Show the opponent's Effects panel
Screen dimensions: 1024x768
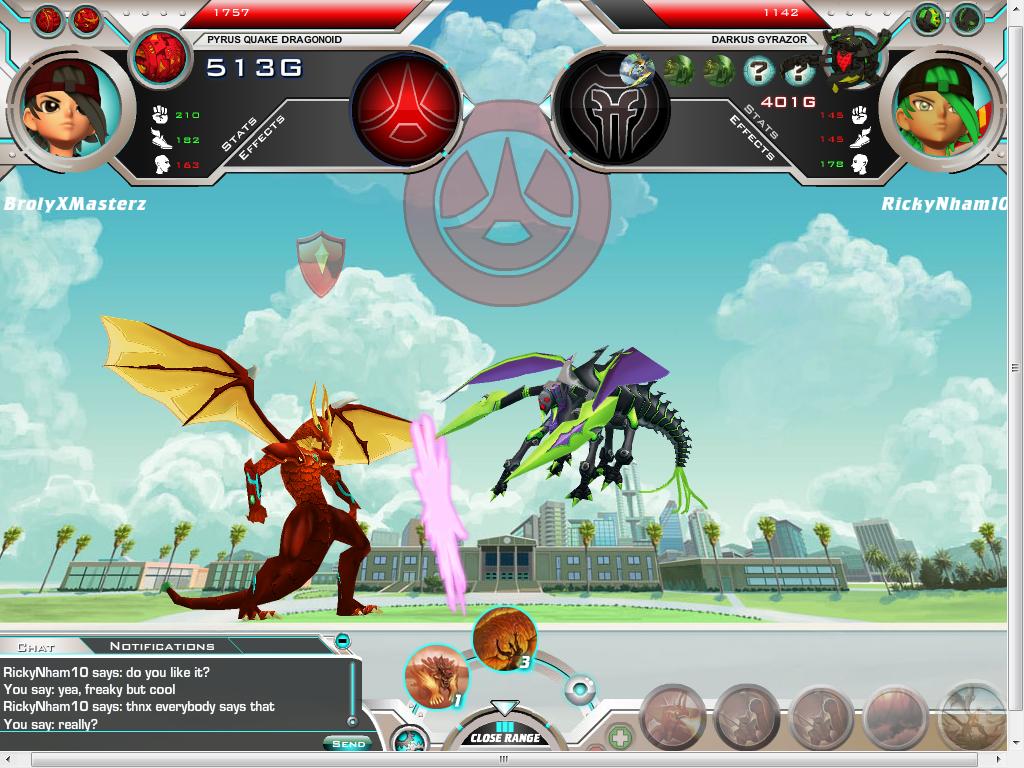pyautogui.click(x=752, y=140)
